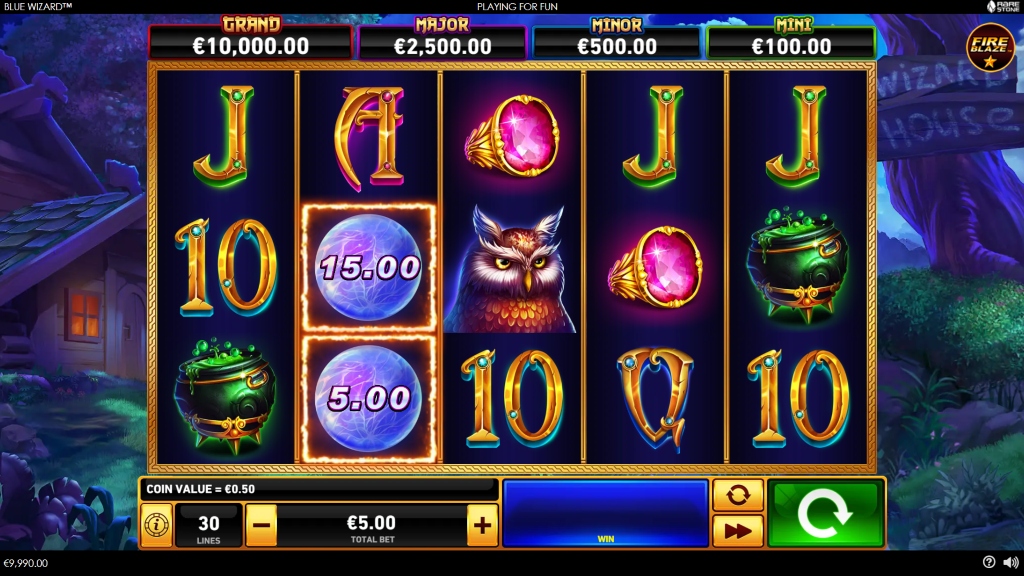Toggle turbo mode with the fast-forward button
This screenshot has height=576, width=1024.
click(x=738, y=531)
